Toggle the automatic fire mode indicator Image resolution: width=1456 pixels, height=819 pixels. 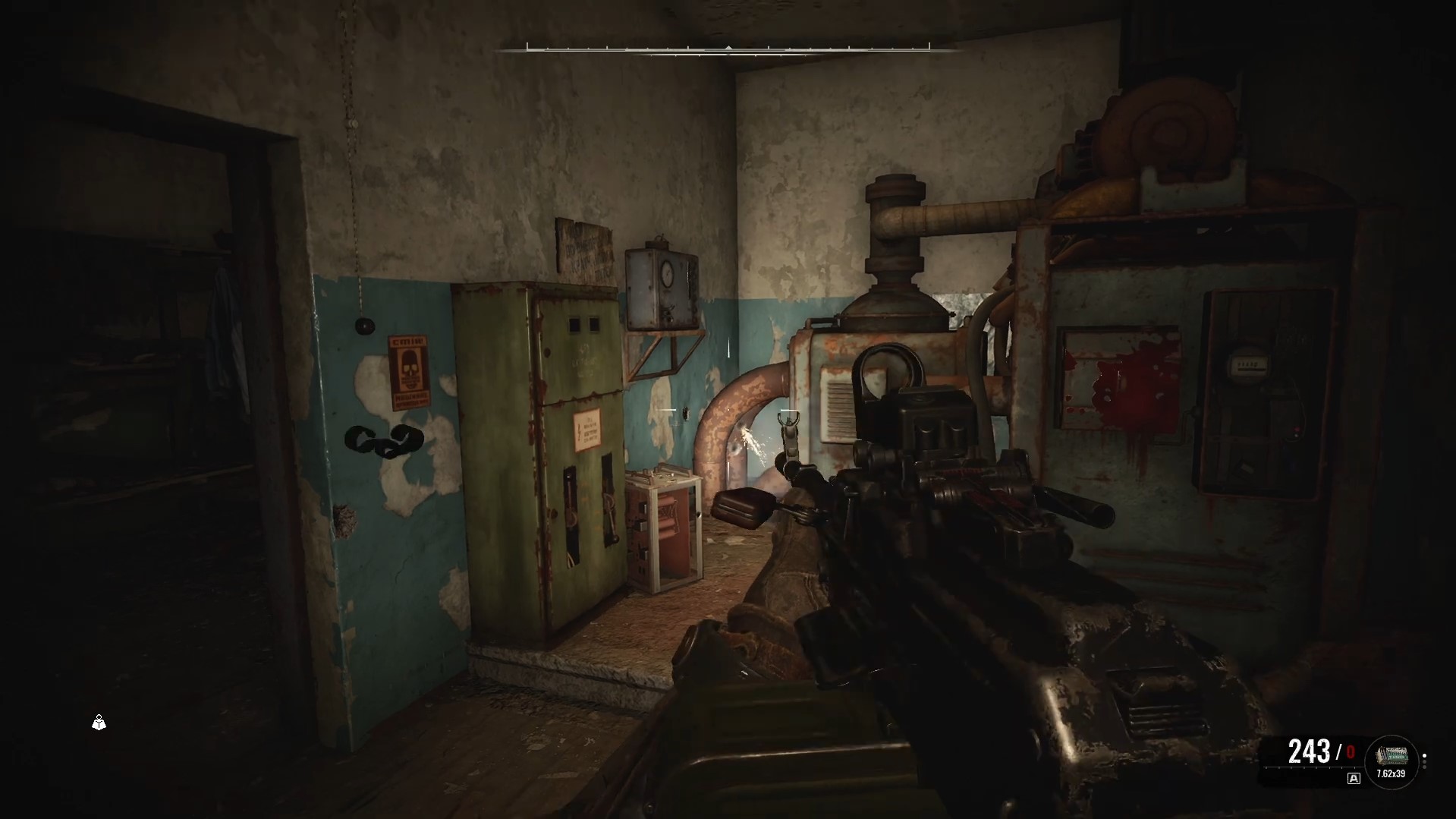tap(1353, 778)
